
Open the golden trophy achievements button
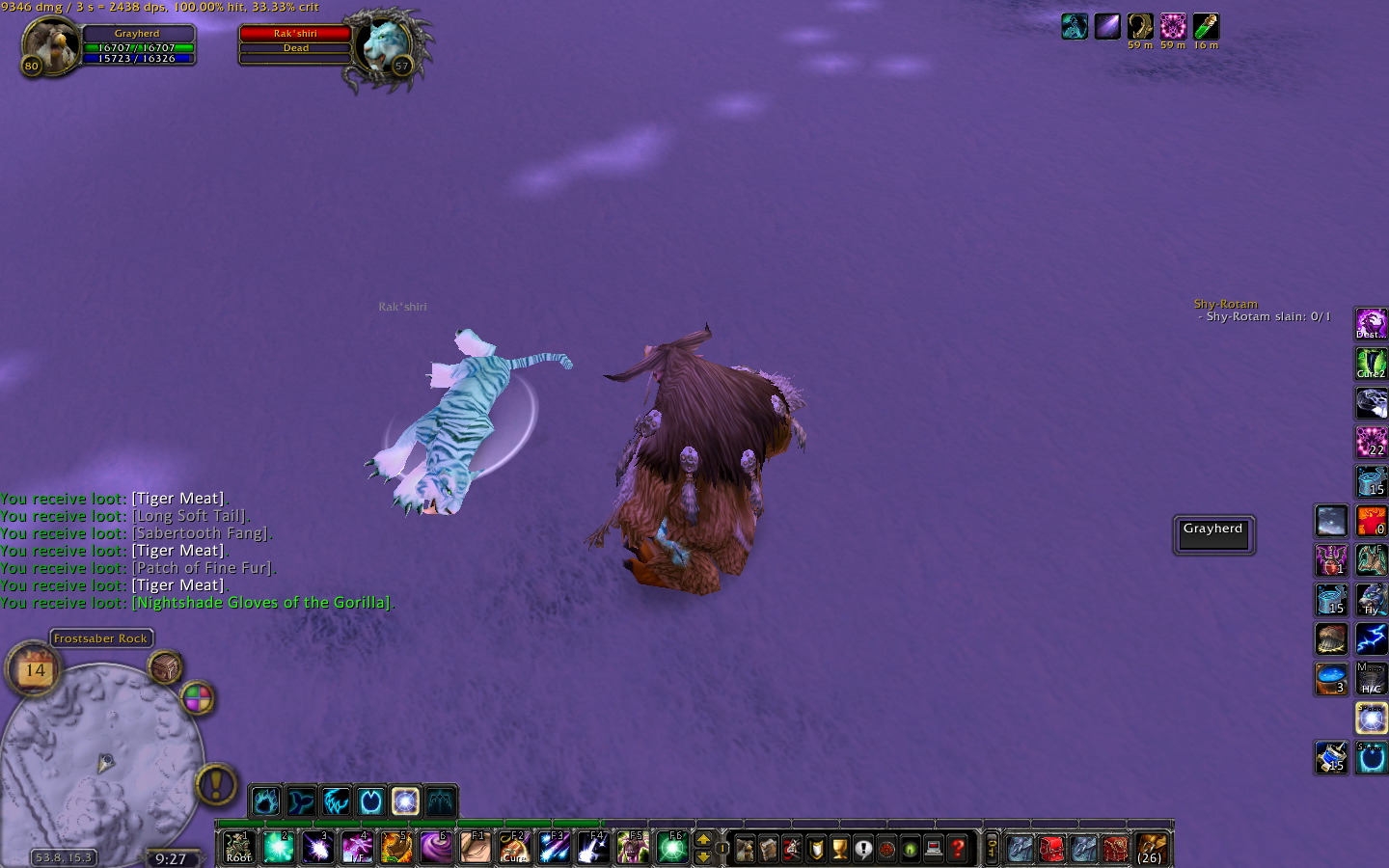pos(839,849)
